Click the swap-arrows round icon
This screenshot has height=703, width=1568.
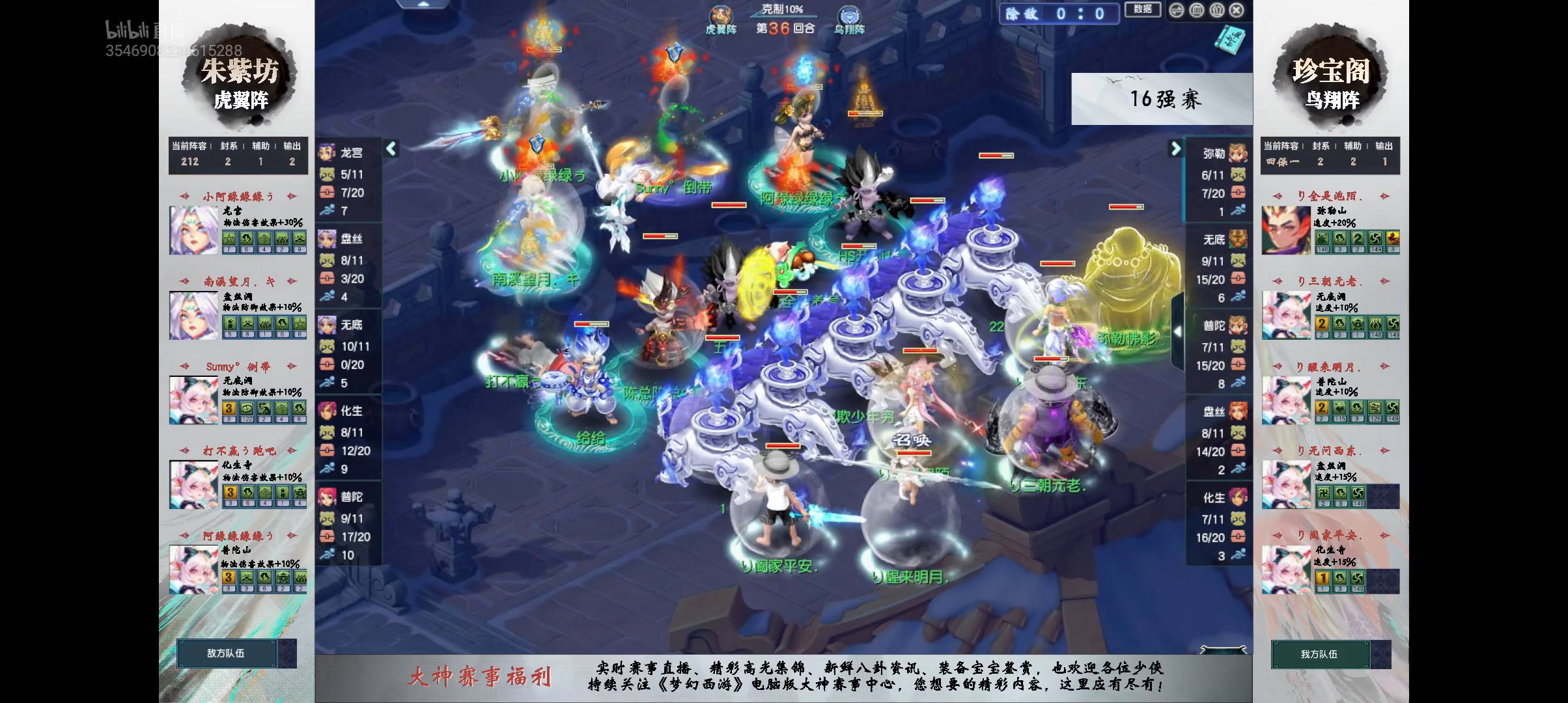tap(1177, 10)
